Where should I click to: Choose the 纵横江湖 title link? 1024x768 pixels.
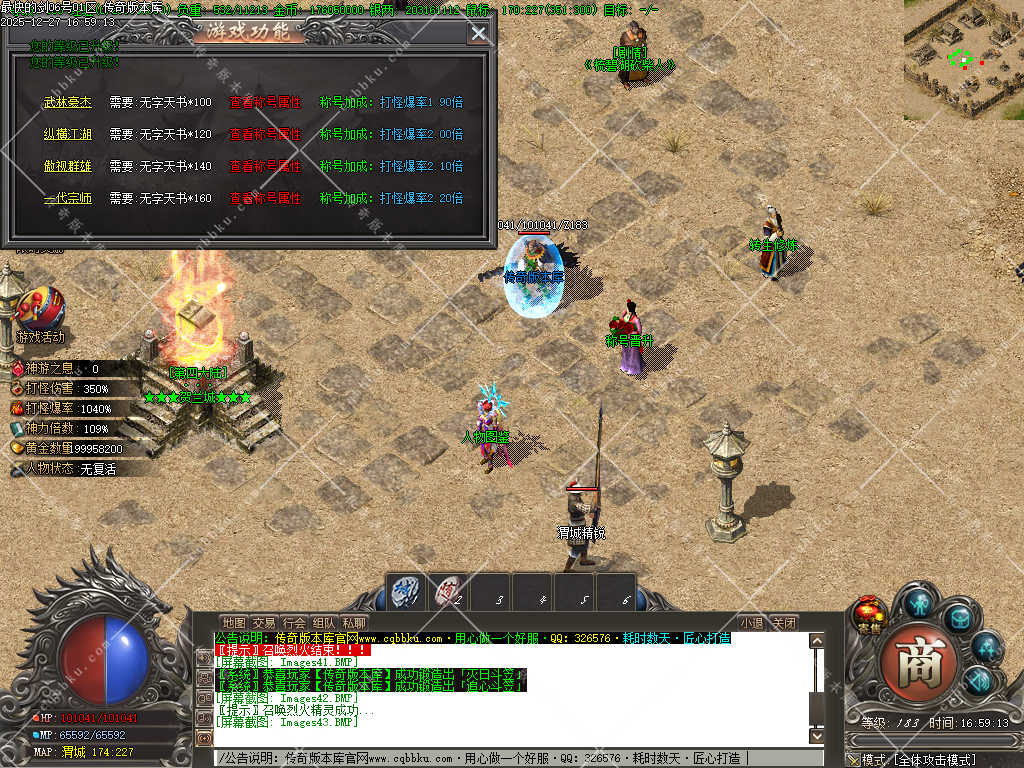tap(67, 134)
